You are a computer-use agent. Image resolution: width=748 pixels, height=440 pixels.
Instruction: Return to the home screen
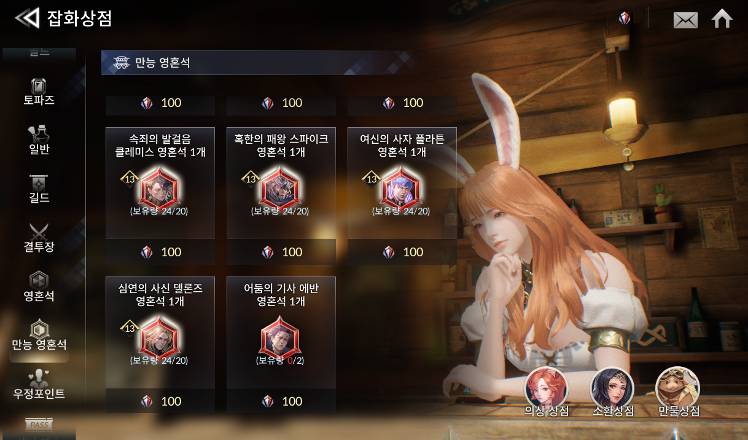722,18
